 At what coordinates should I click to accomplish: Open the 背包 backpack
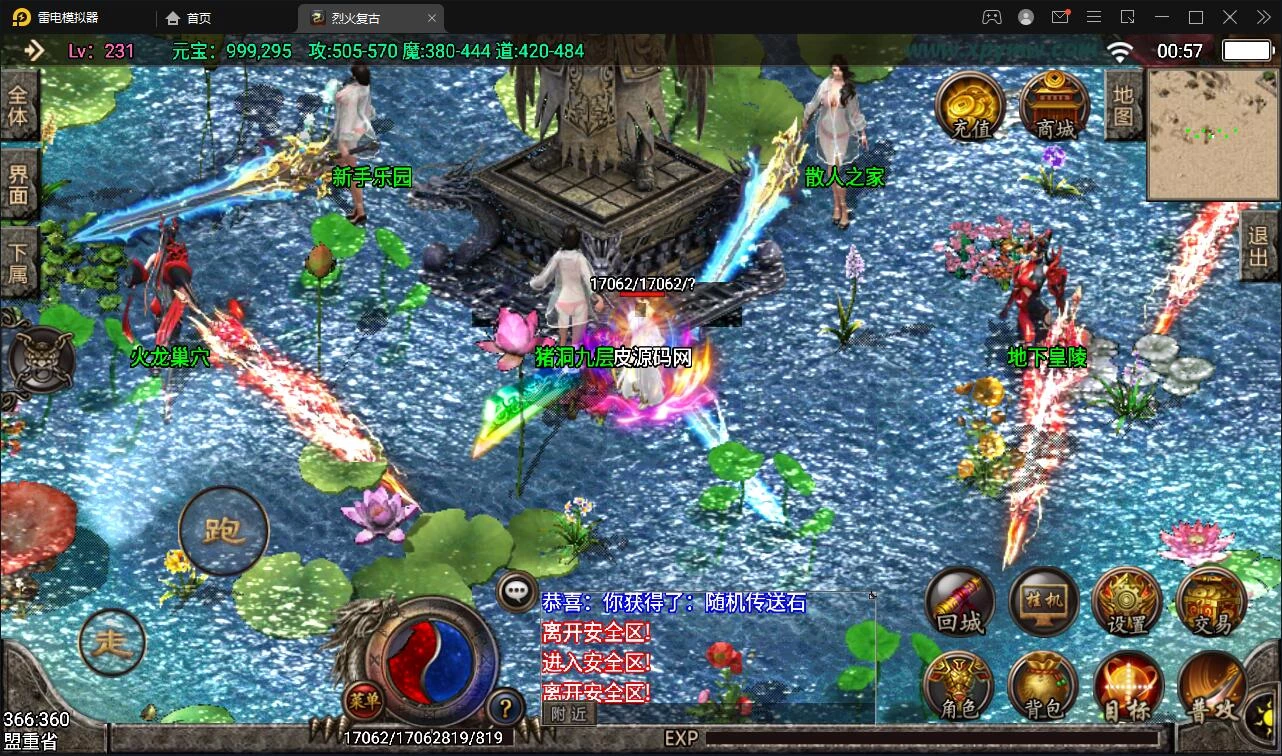(1042, 686)
